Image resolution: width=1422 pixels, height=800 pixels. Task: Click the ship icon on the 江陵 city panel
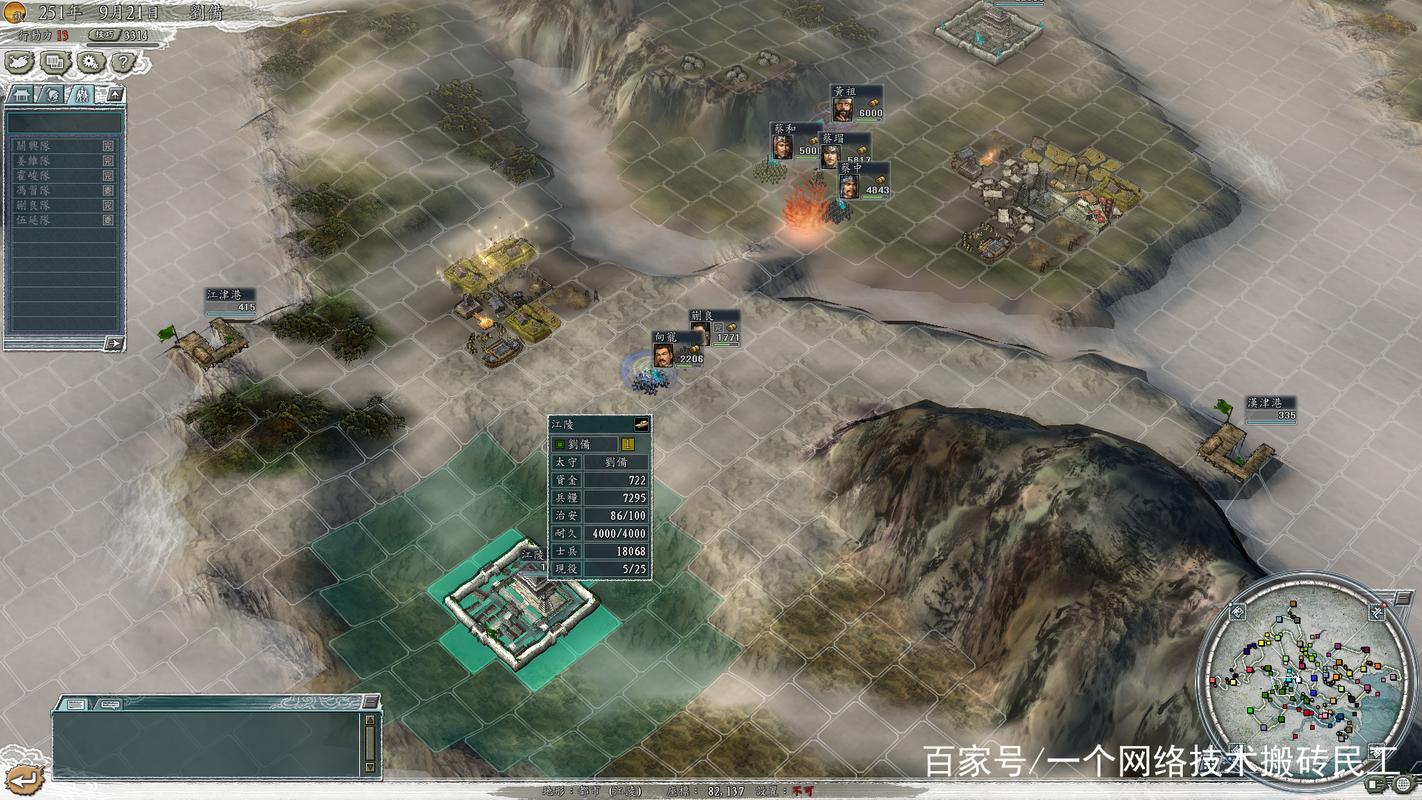tap(640, 424)
